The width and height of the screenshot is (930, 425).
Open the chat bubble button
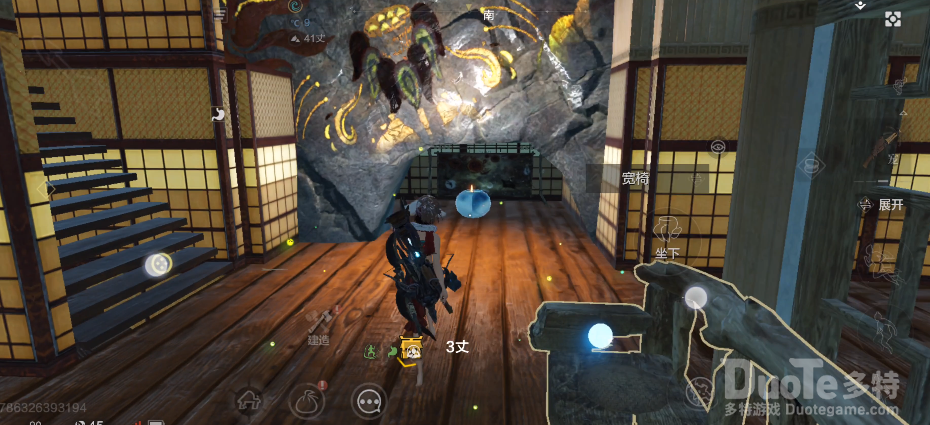(369, 402)
